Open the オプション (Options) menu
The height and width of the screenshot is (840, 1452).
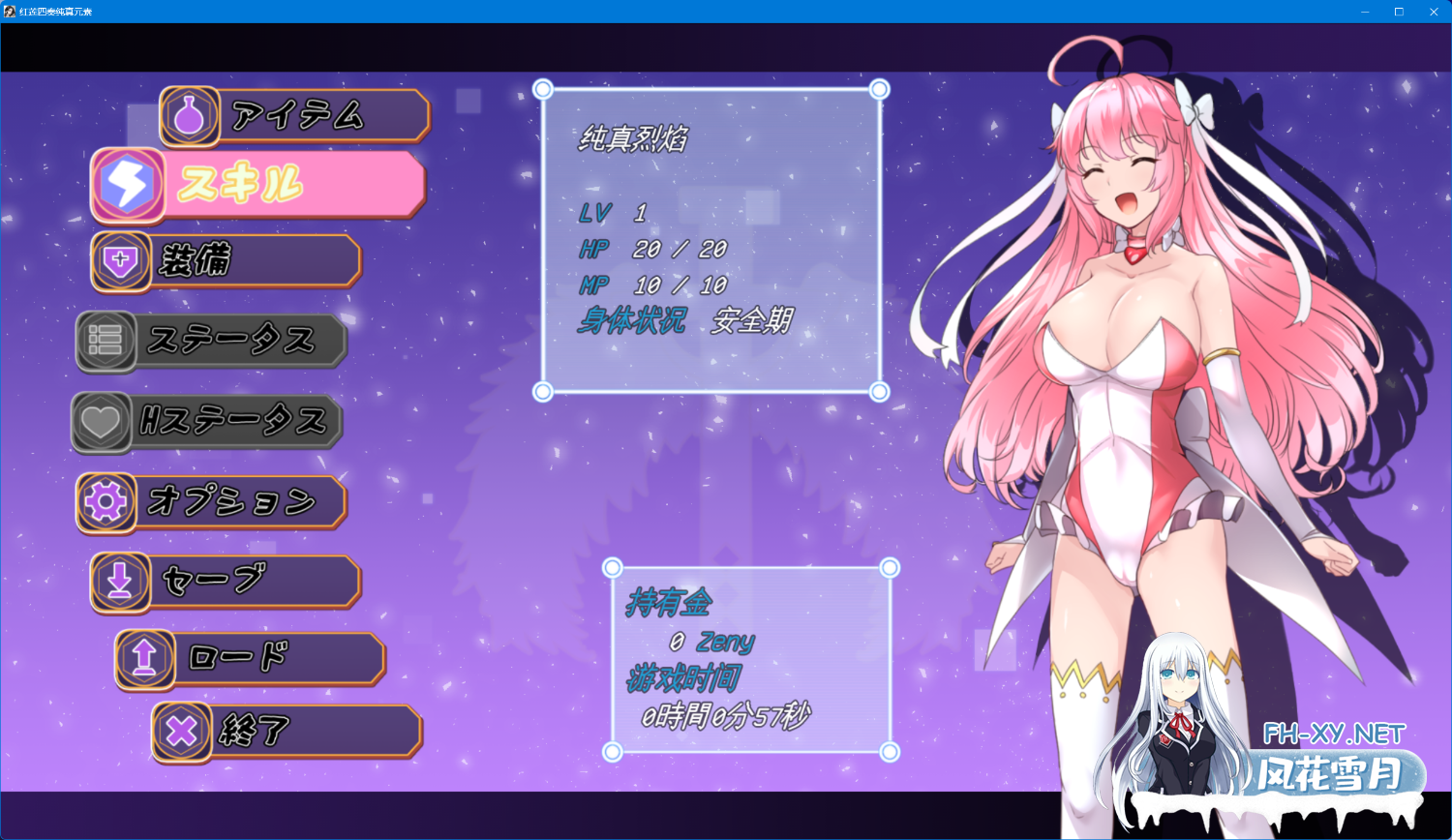tap(213, 501)
